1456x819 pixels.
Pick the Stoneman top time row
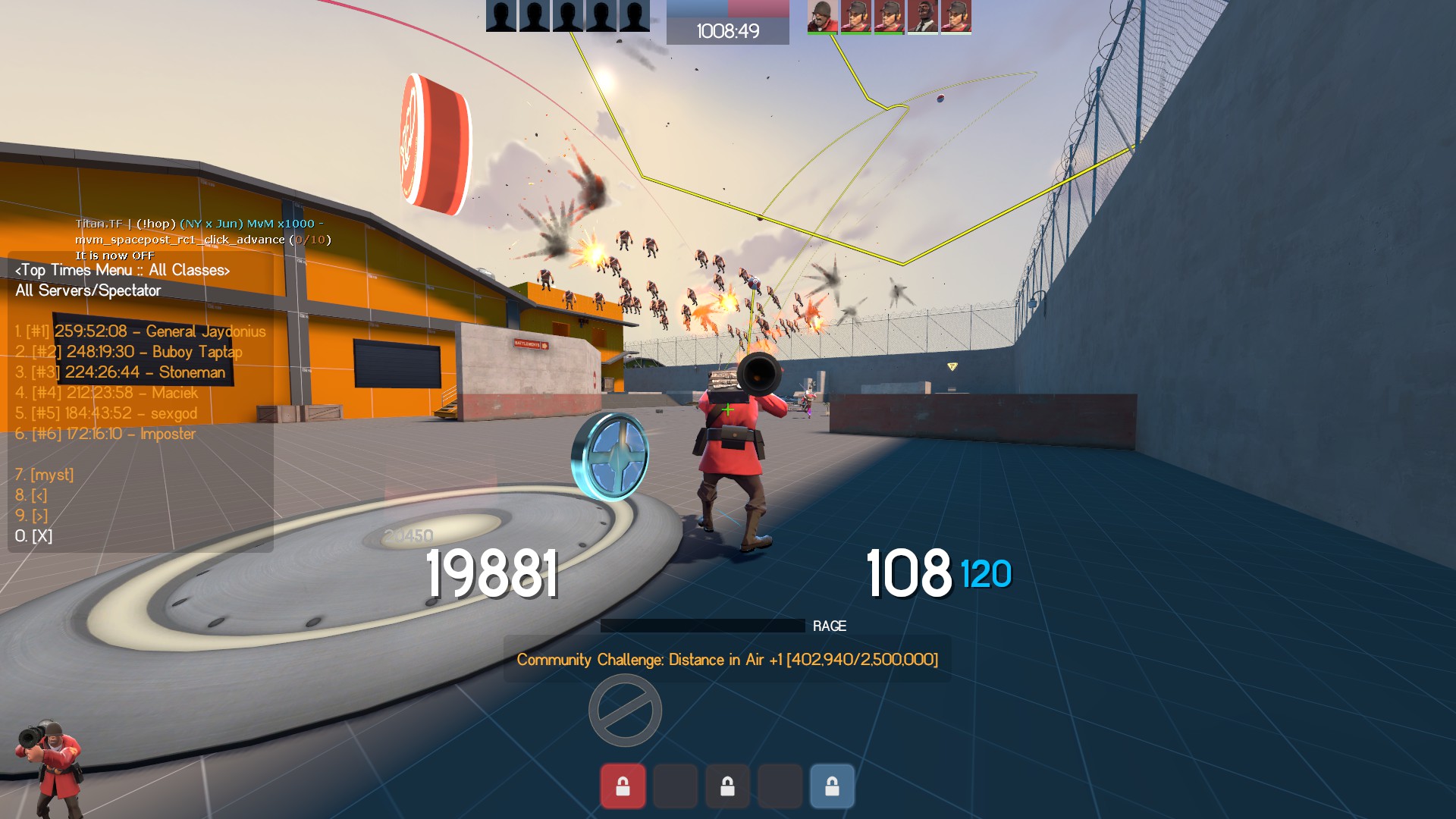pyautogui.click(x=121, y=372)
